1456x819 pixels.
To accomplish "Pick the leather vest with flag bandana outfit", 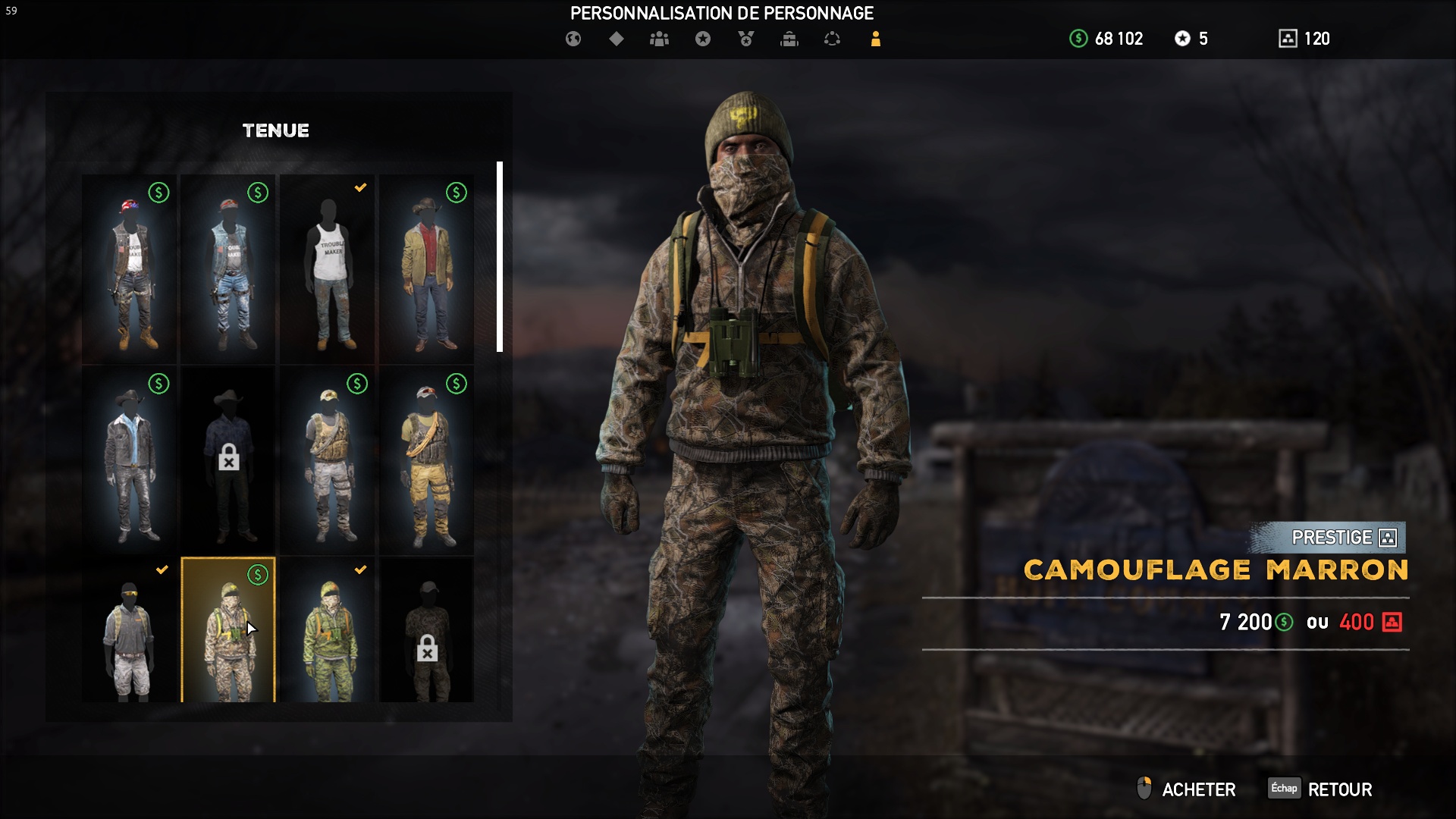I will click(130, 269).
